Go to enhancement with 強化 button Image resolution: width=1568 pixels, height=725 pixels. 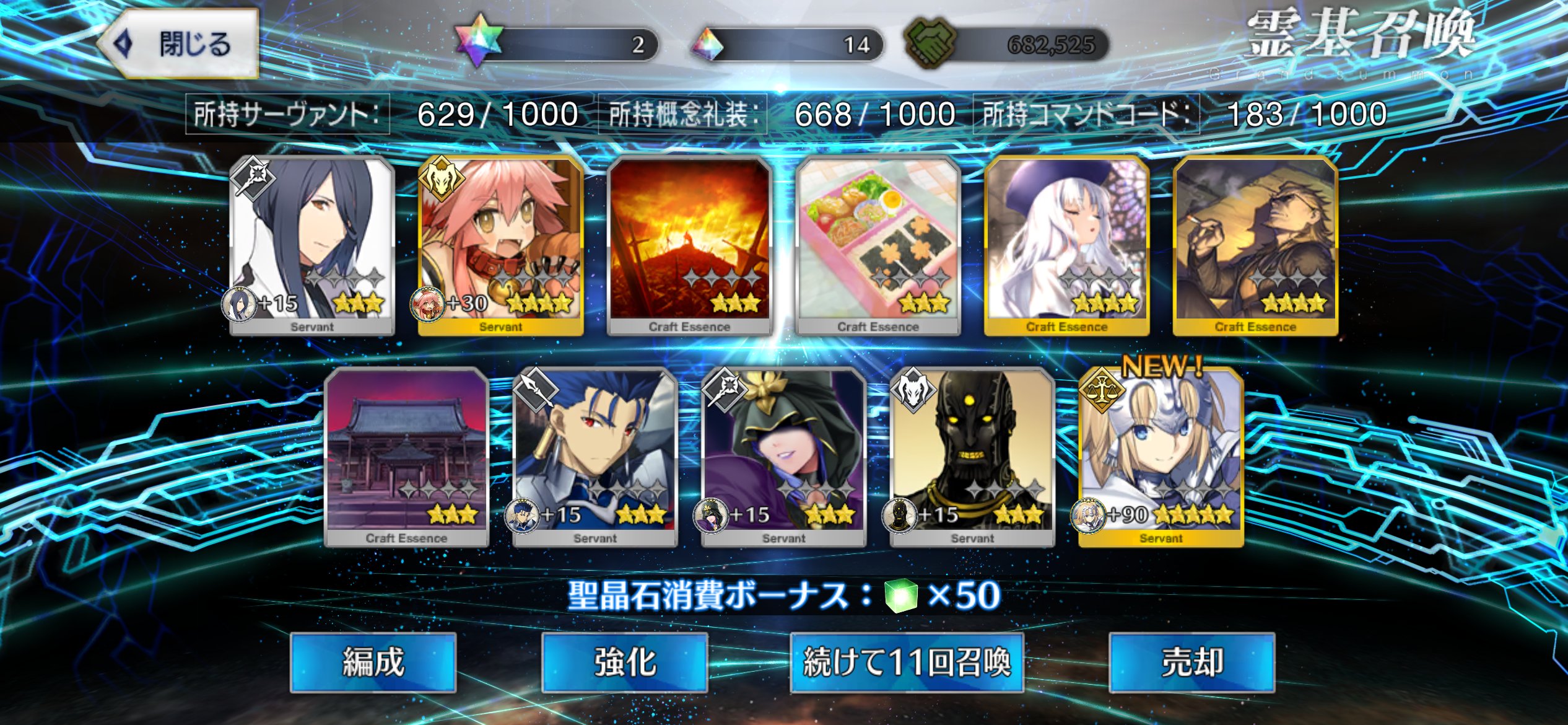624,662
